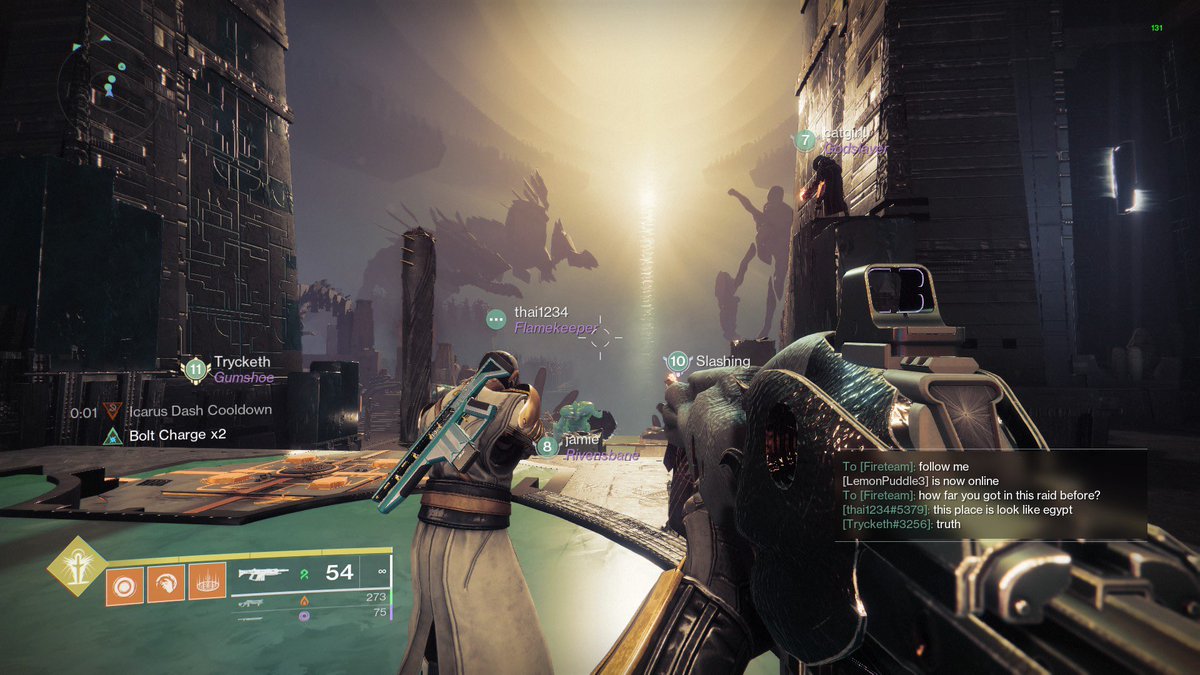Click Trycketh's nameplate emblem
The height and width of the screenshot is (675, 1200).
196,370
